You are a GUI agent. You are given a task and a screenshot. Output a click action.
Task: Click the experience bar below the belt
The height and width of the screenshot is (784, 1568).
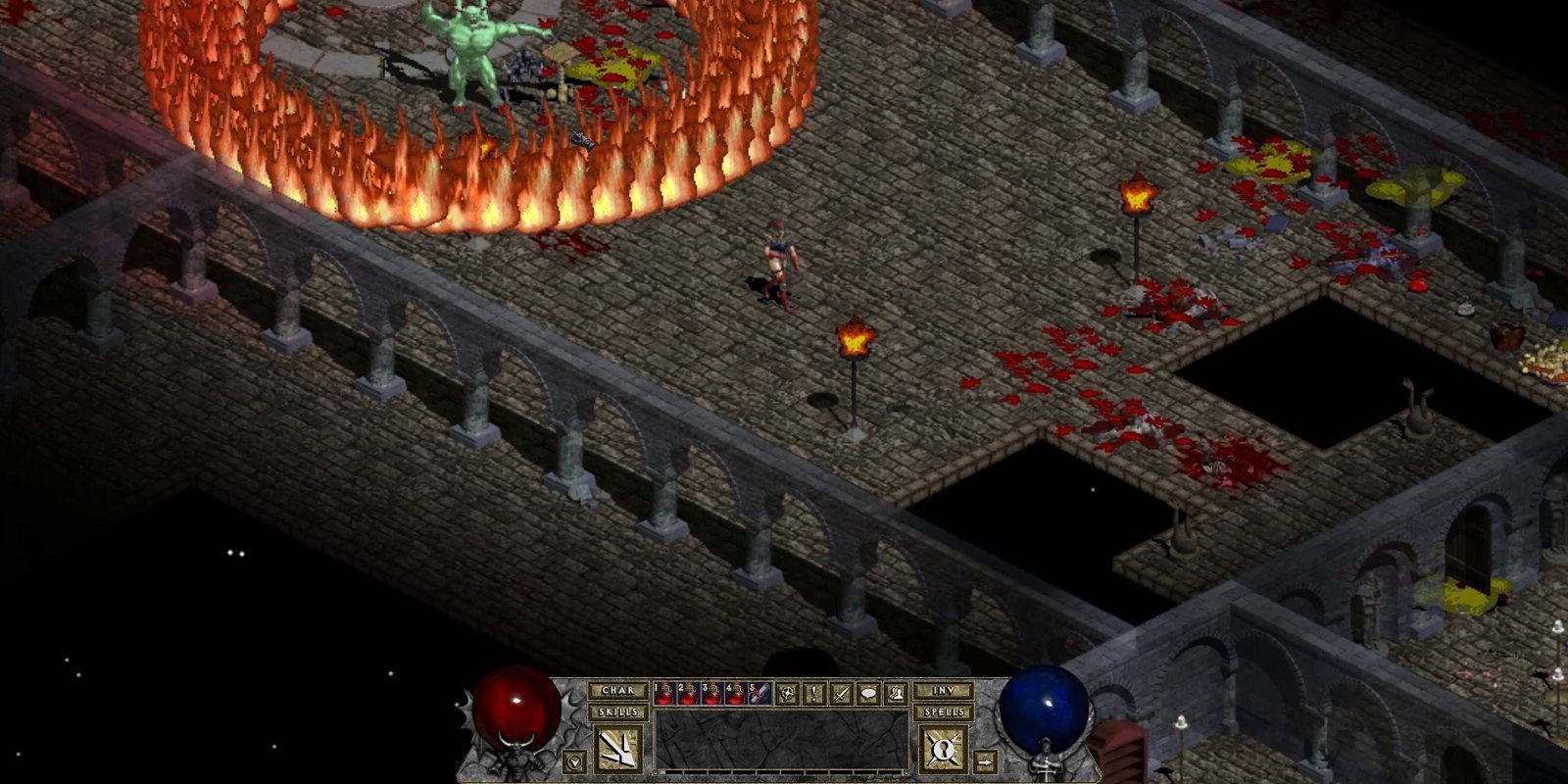(781, 772)
